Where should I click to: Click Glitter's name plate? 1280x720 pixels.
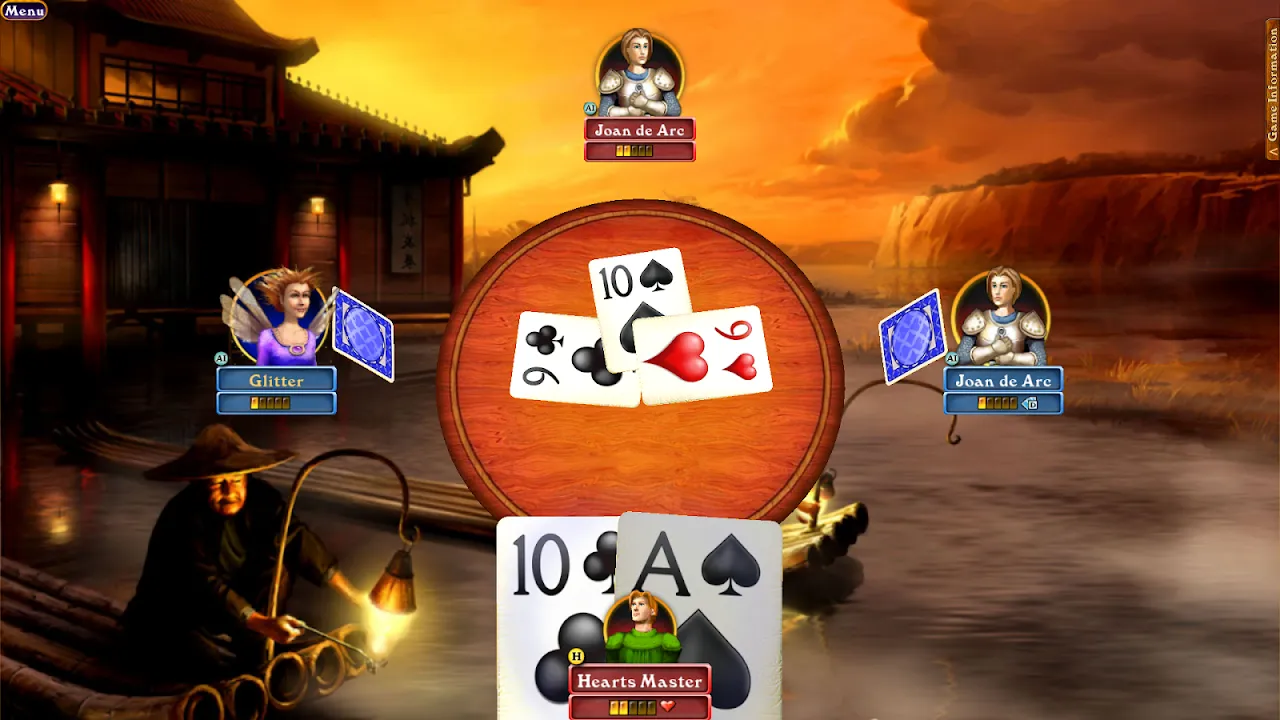[x=277, y=380]
